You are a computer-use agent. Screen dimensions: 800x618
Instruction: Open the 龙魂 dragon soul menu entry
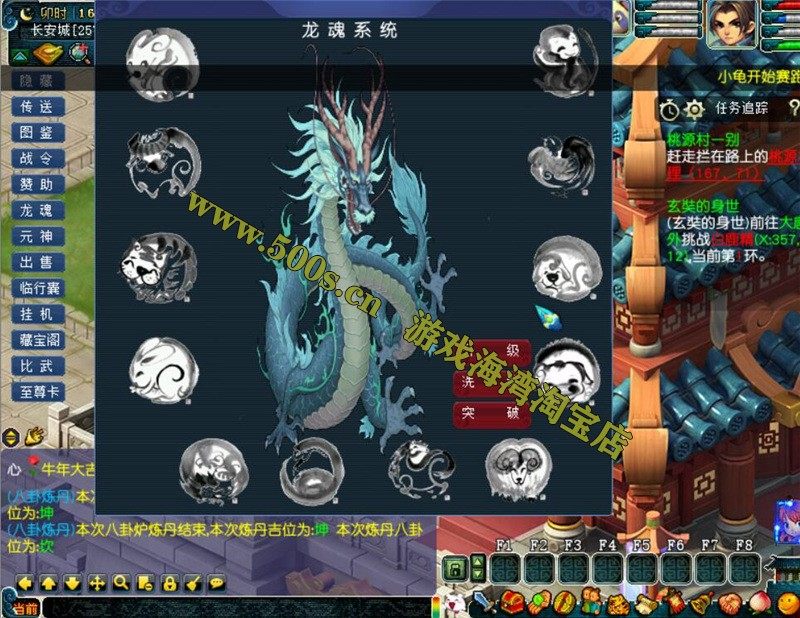click(x=37, y=210)
